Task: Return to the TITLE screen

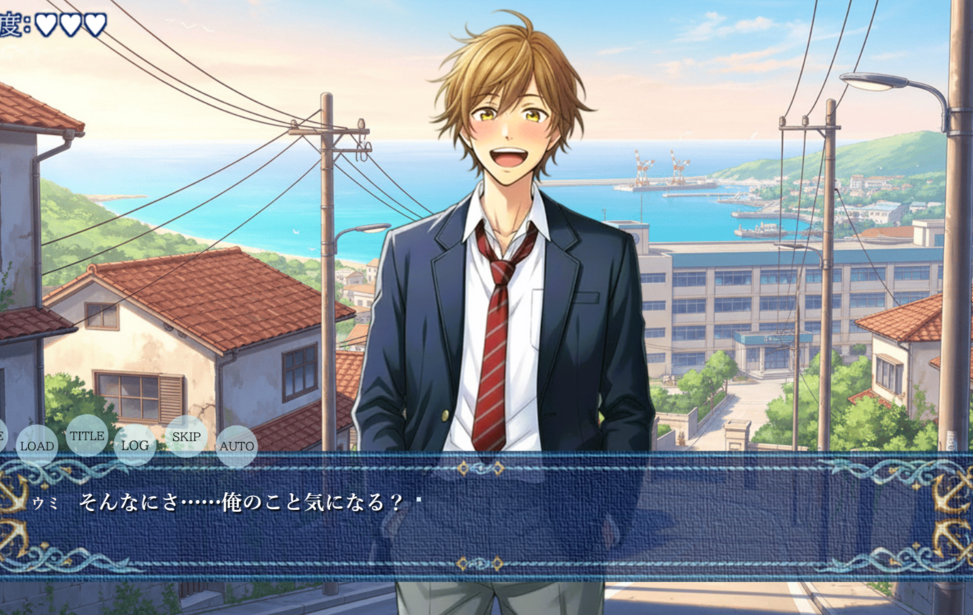Action: pyautogui.click(x=87, y=436)
